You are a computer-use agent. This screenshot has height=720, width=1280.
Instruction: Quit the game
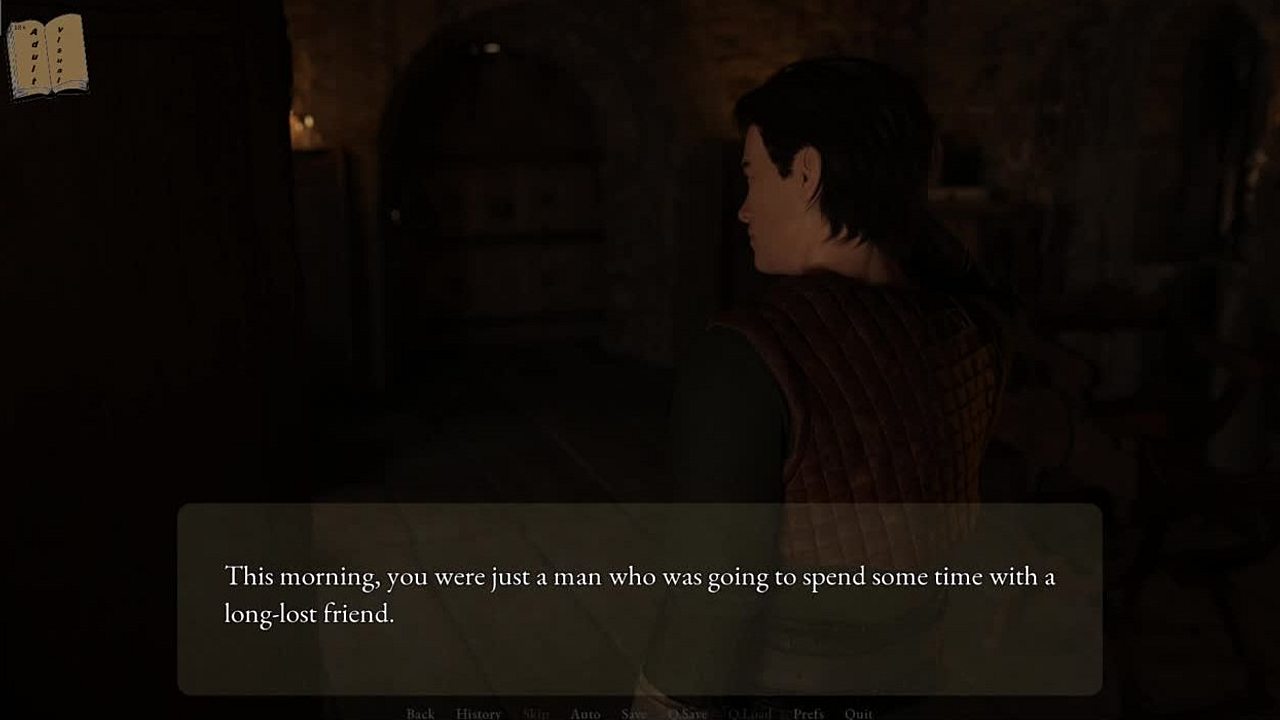tap(858, 713)
